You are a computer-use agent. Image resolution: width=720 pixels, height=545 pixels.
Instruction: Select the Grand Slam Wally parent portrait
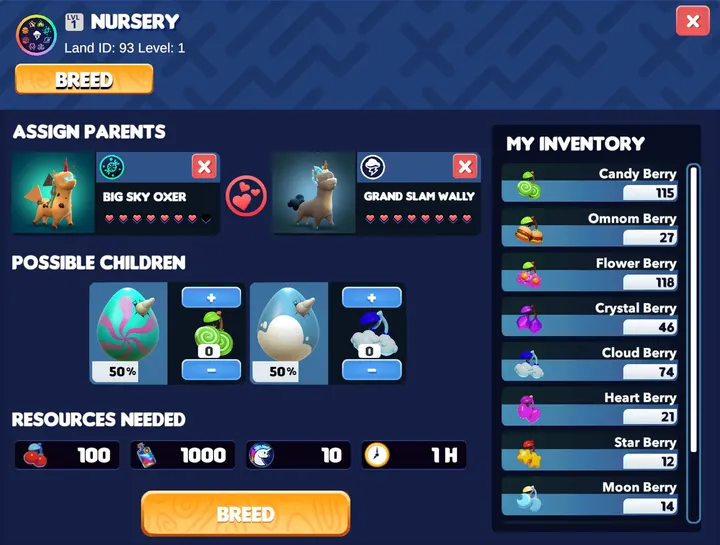click(x=314, y=193)
